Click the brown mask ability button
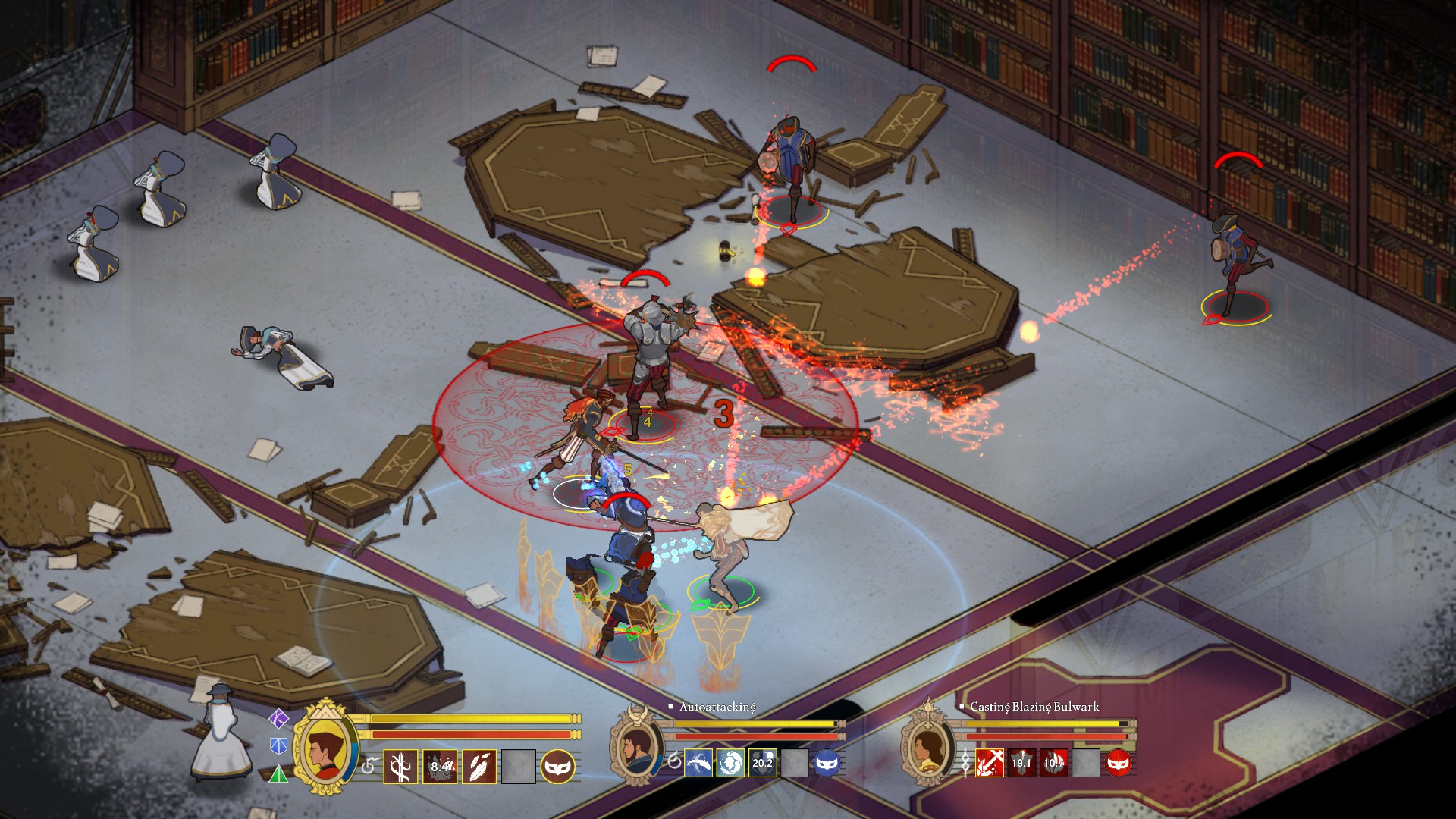The width and height of the screenshot is (1456, 819). tap(558, 766)
